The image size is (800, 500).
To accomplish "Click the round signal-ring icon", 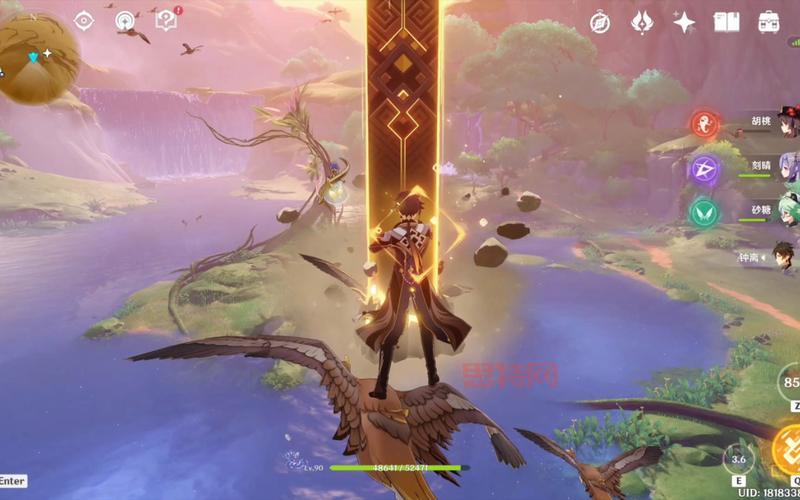I will tap(125, 21).
